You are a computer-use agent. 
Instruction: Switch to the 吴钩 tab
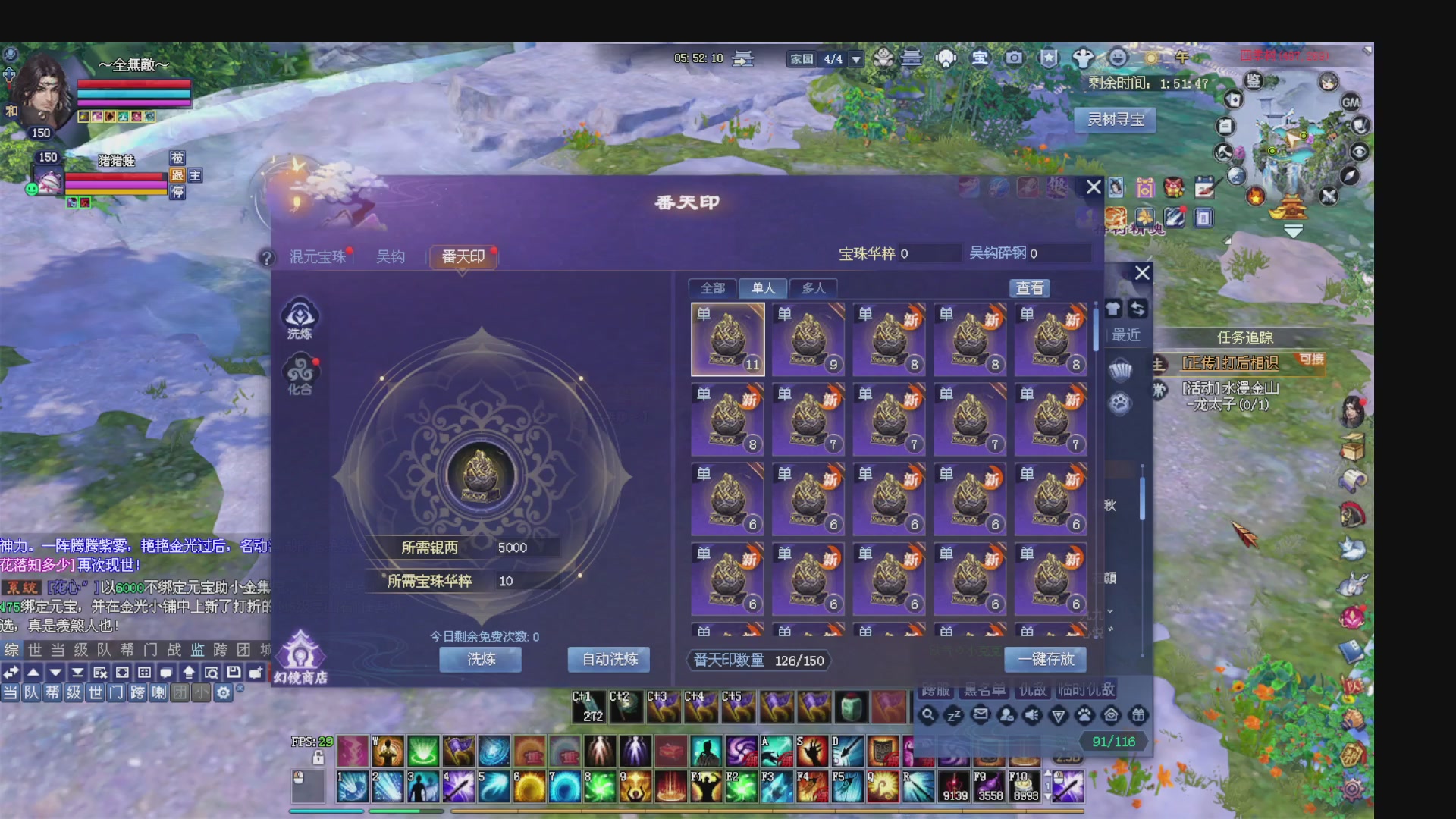[x=389, y=256]
